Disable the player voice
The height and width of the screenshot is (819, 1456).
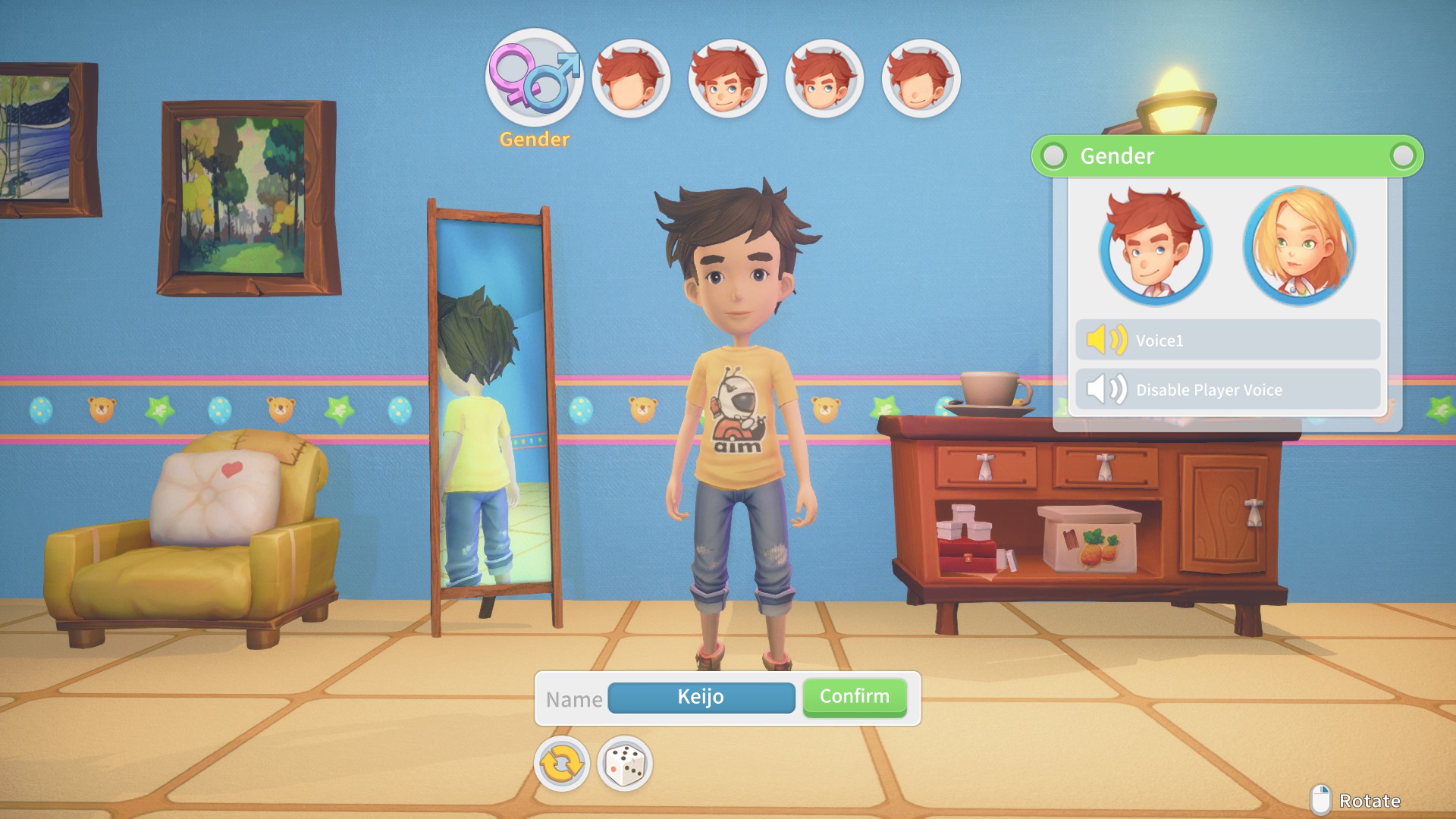coord(1227,389)
